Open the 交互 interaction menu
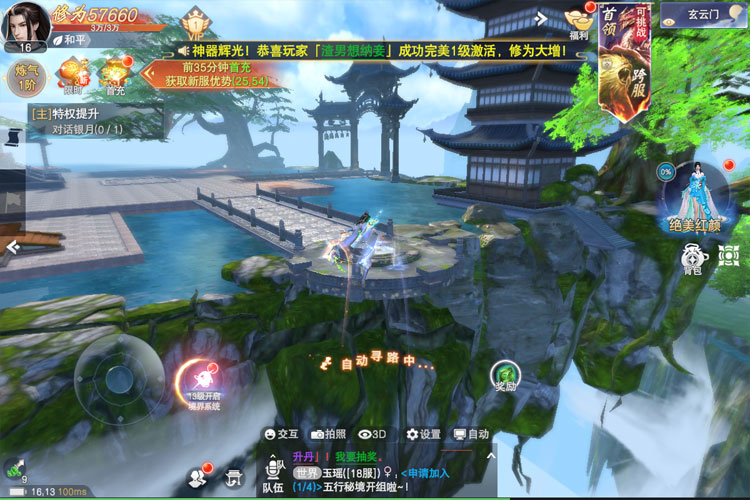The width and height of the screenshot is (750, 500). tap(281, 435)
